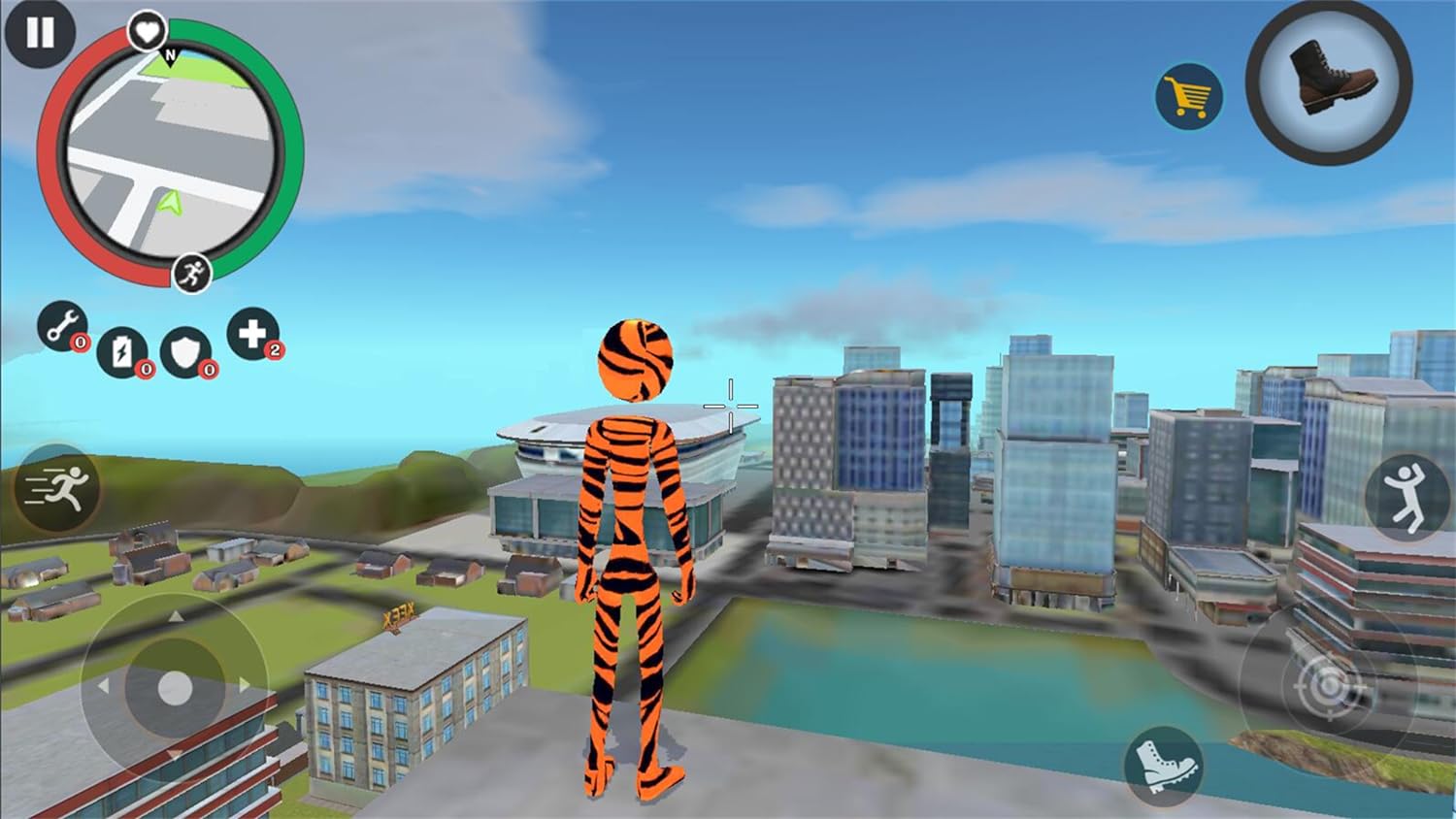Select the wrench repair item
Screen dimensions: 1456x819
click(x=62, y=326)
